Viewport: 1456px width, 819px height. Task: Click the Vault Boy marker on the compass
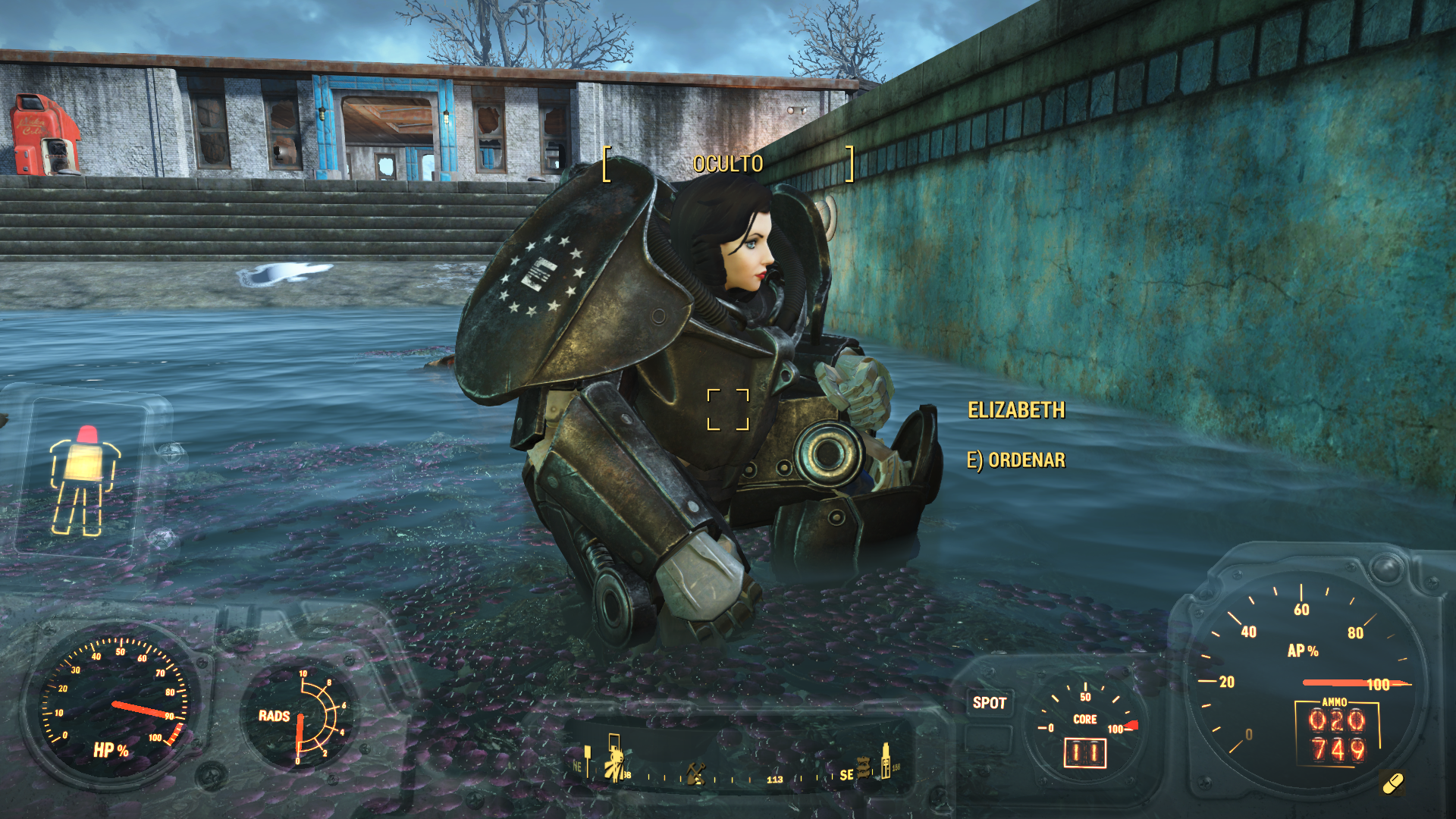click(615, 761)
